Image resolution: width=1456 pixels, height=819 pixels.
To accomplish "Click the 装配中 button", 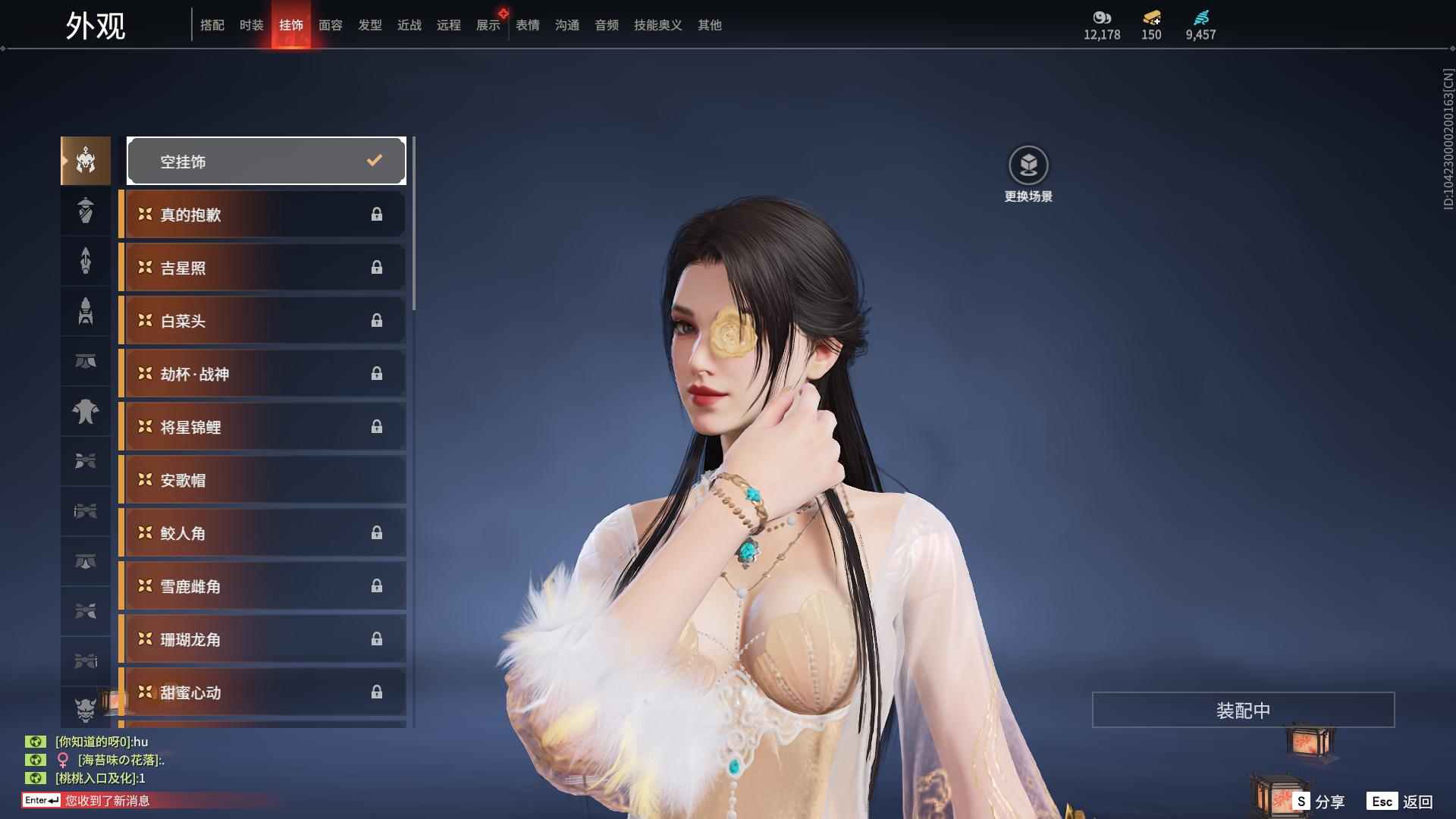I will pos(1243,710).
